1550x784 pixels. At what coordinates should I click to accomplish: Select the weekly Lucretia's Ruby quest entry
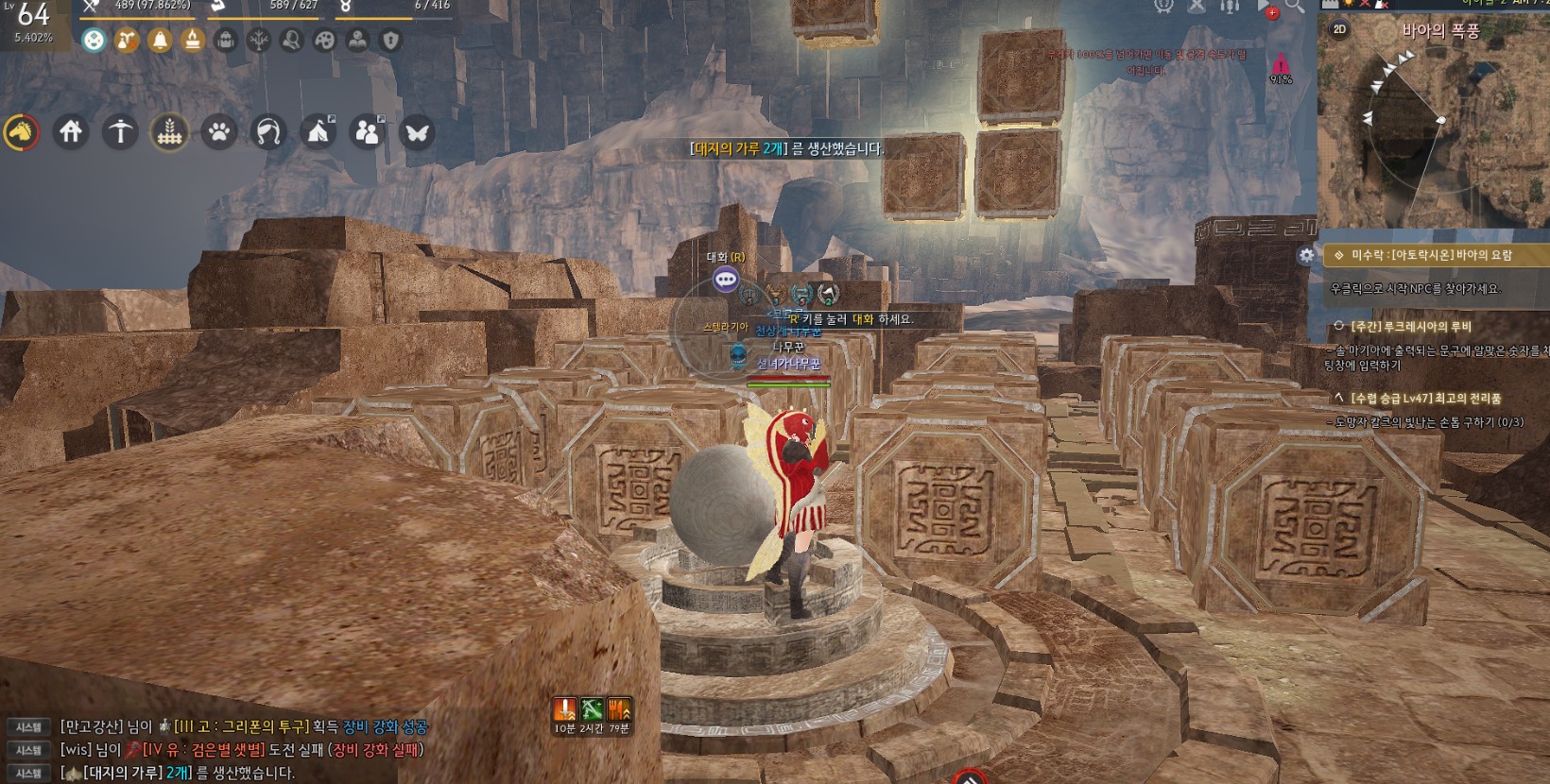click(x=1410, y=327)
